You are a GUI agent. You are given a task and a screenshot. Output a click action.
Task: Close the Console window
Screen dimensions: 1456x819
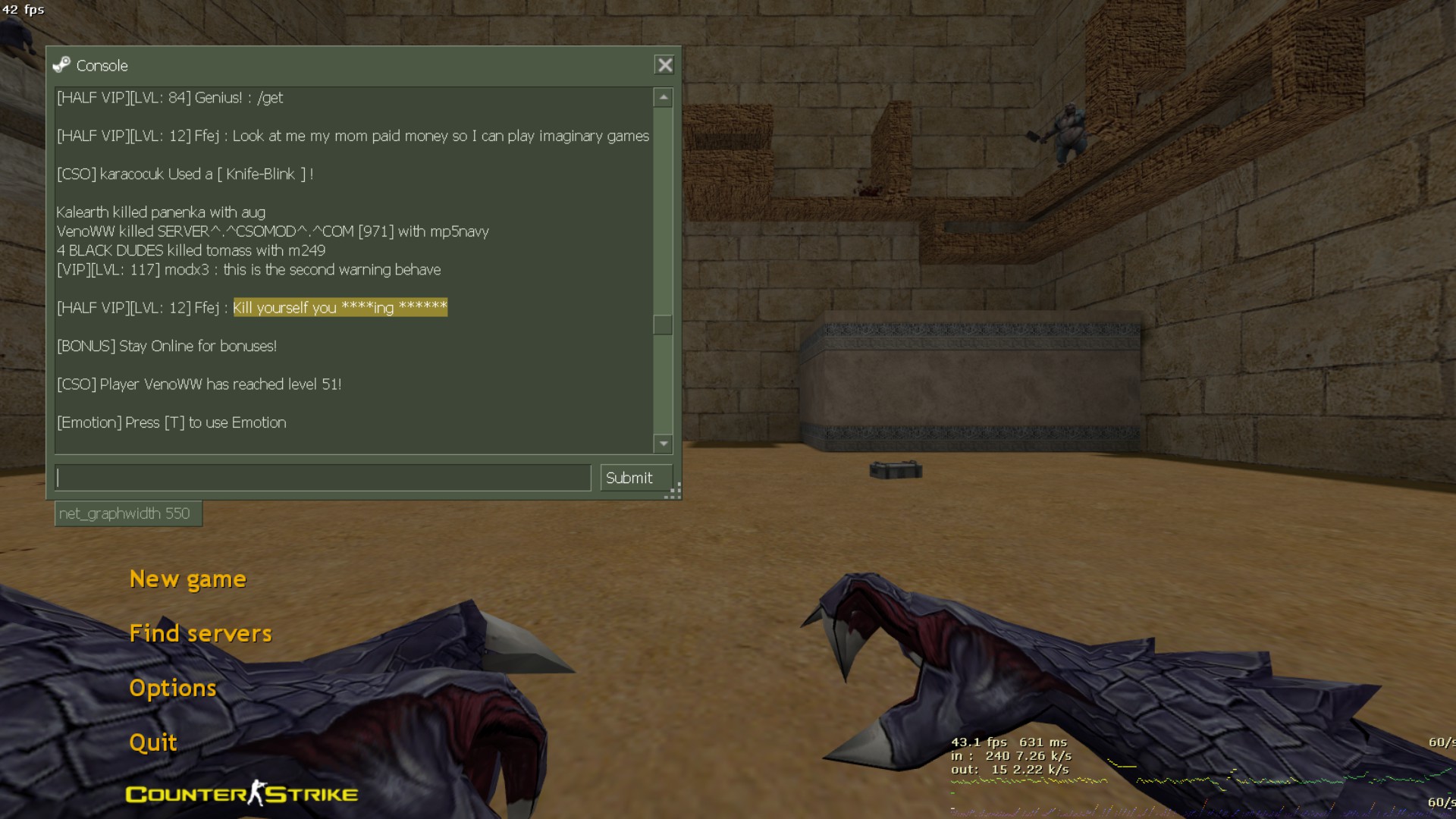click(x=664, y=65)
